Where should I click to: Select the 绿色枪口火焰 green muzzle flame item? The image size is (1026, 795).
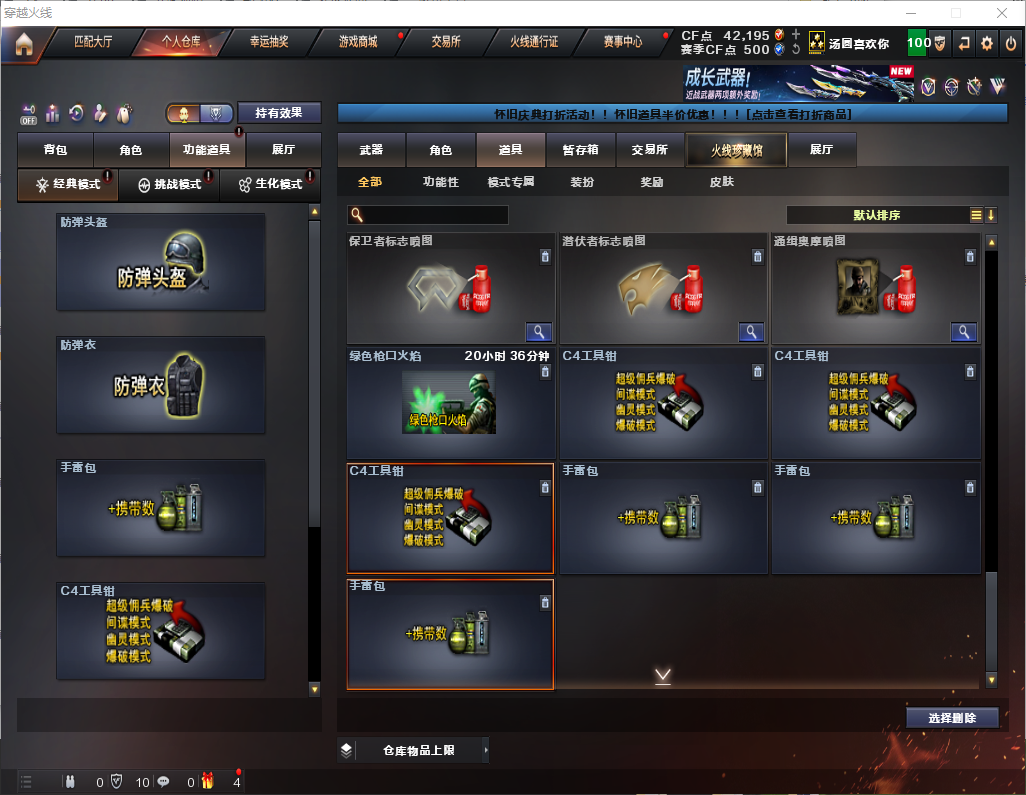click(x=450, y=403)
